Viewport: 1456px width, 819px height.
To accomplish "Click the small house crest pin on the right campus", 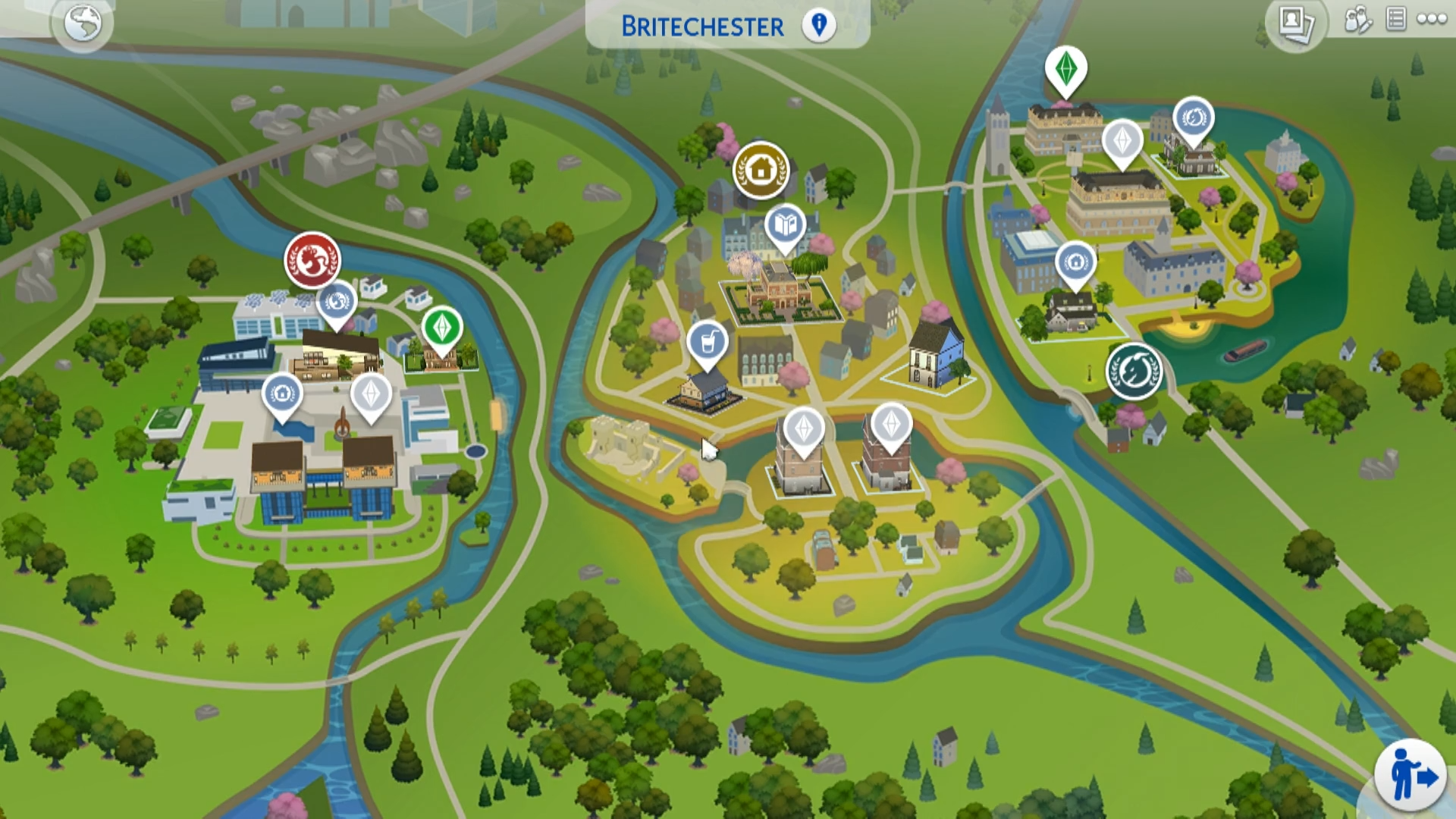I will point(1075,262).
